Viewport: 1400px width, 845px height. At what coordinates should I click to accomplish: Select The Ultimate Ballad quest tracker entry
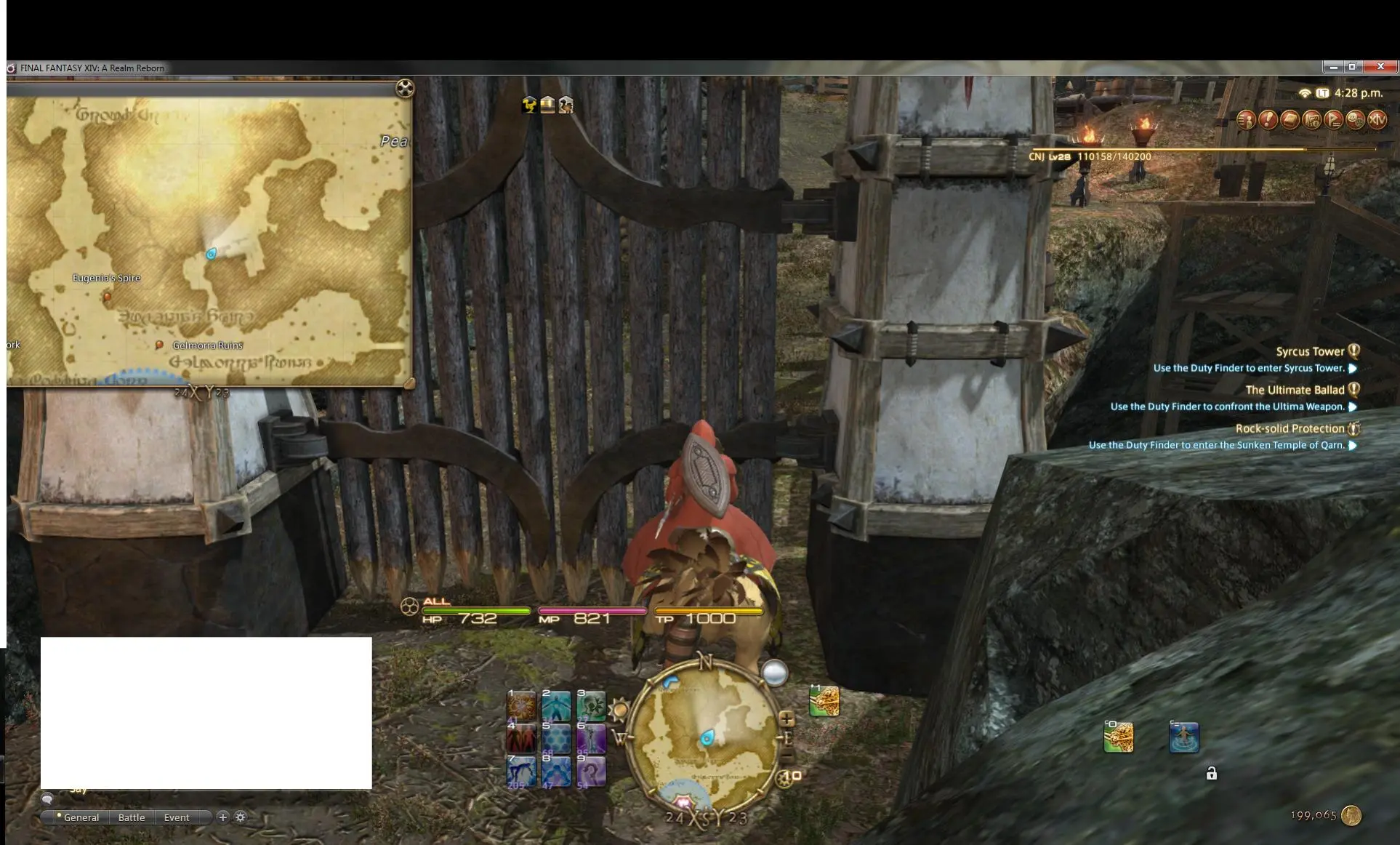click(x=1295, y=390)
